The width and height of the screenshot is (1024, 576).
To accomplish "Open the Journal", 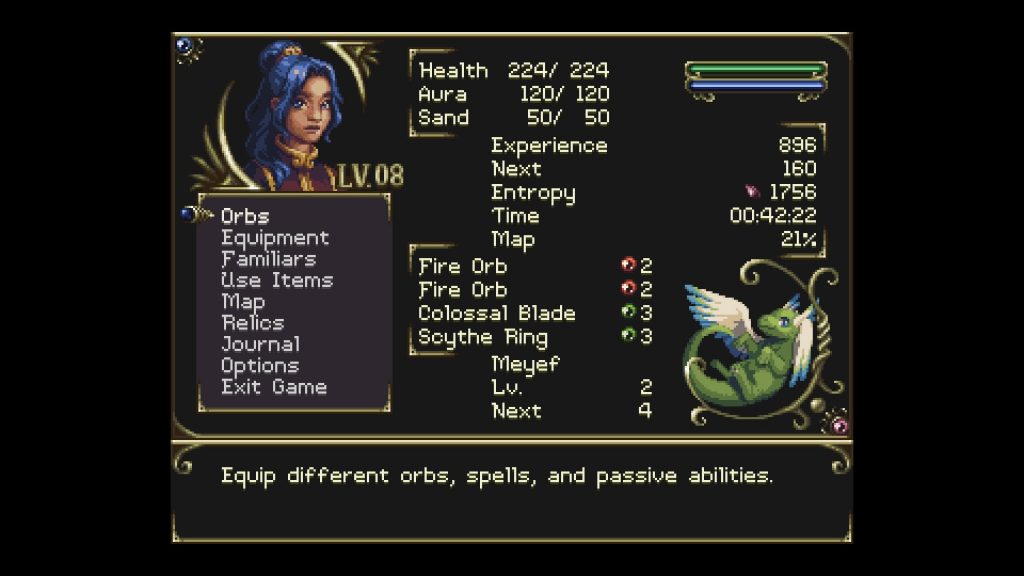I will click(260, 344).
